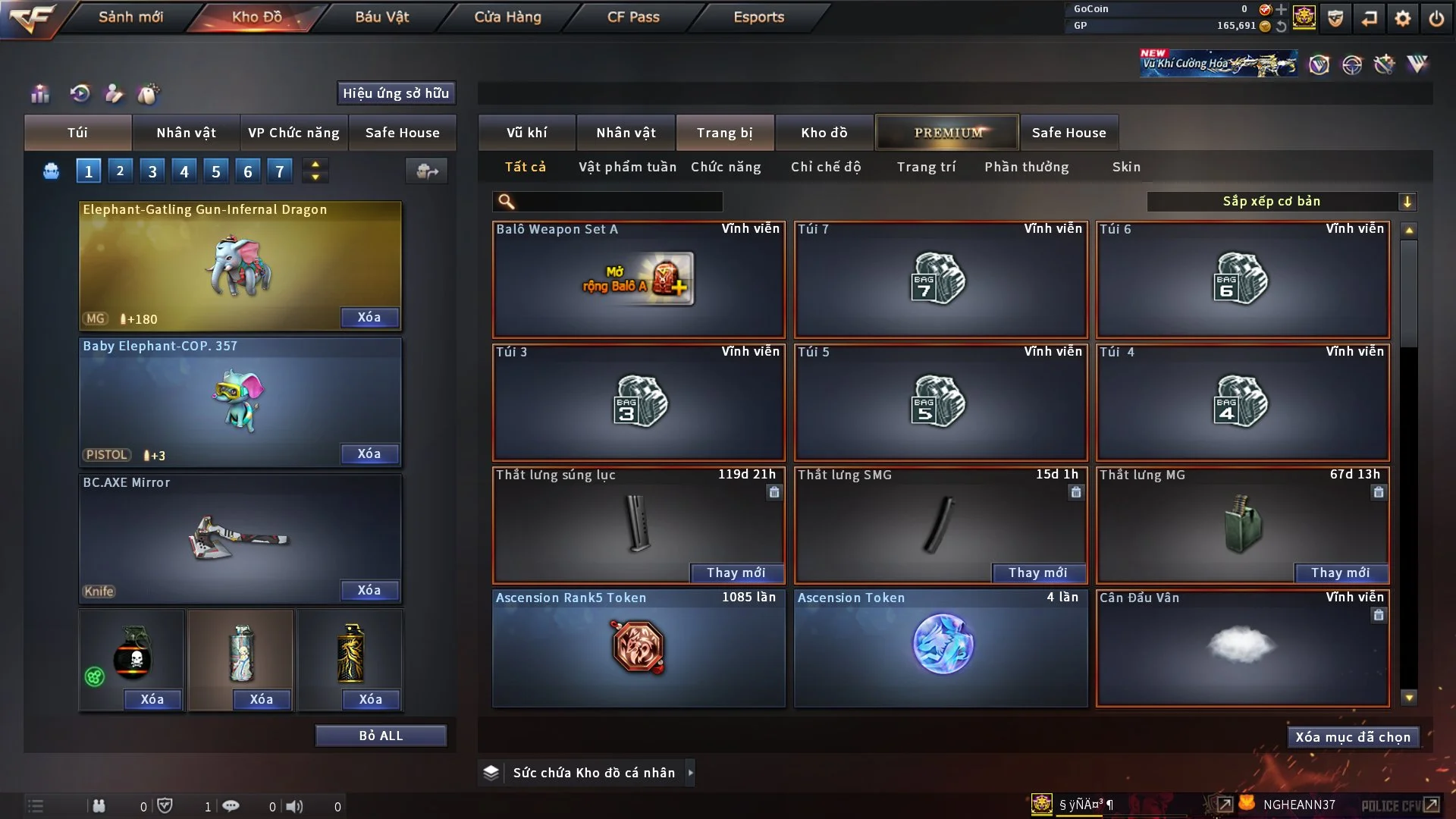This screenshot has width=1456, height=819.
Task: Select the Balô Weapon Set A item
Action: [639, 279]
